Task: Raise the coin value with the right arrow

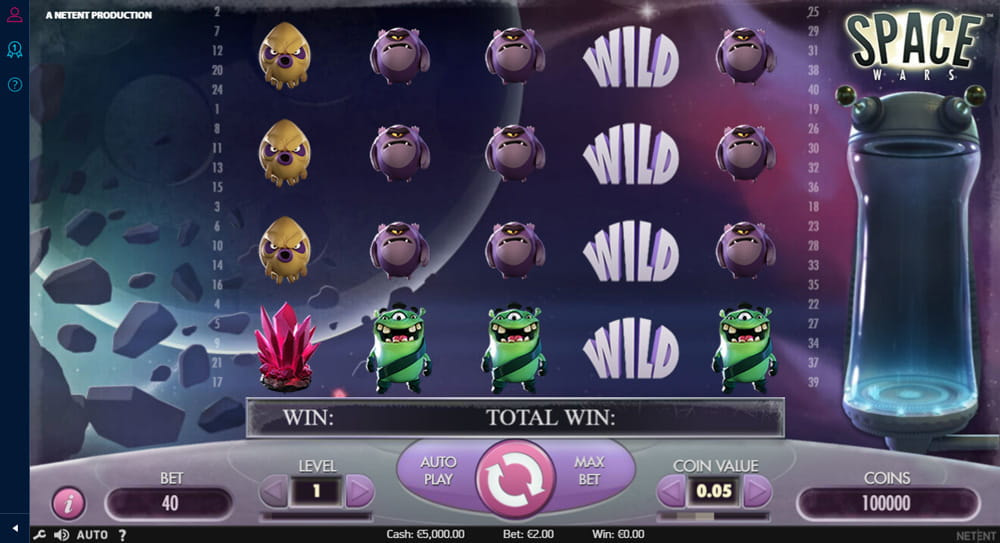Action: [758, 491]
